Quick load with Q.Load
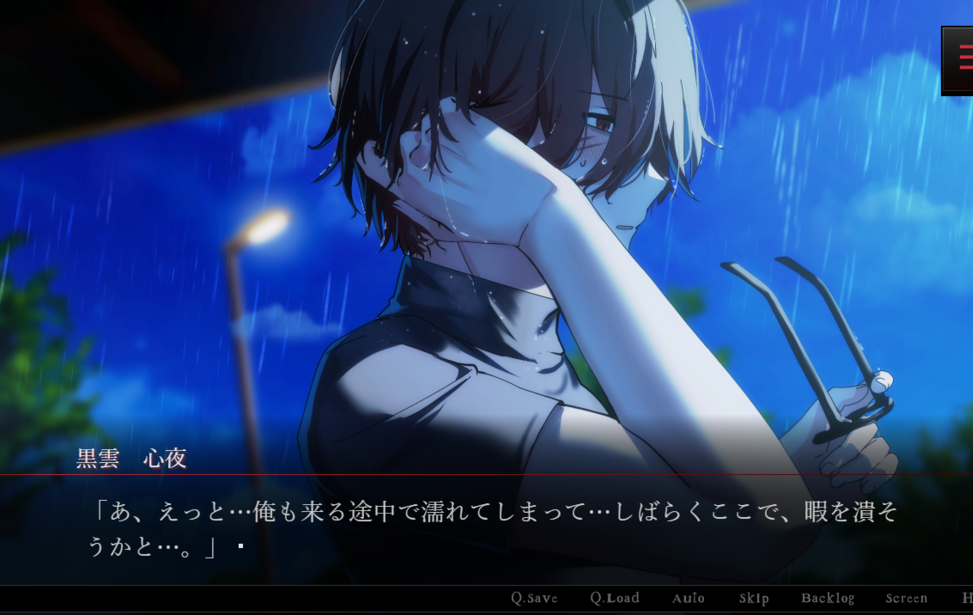 [614, 599]
